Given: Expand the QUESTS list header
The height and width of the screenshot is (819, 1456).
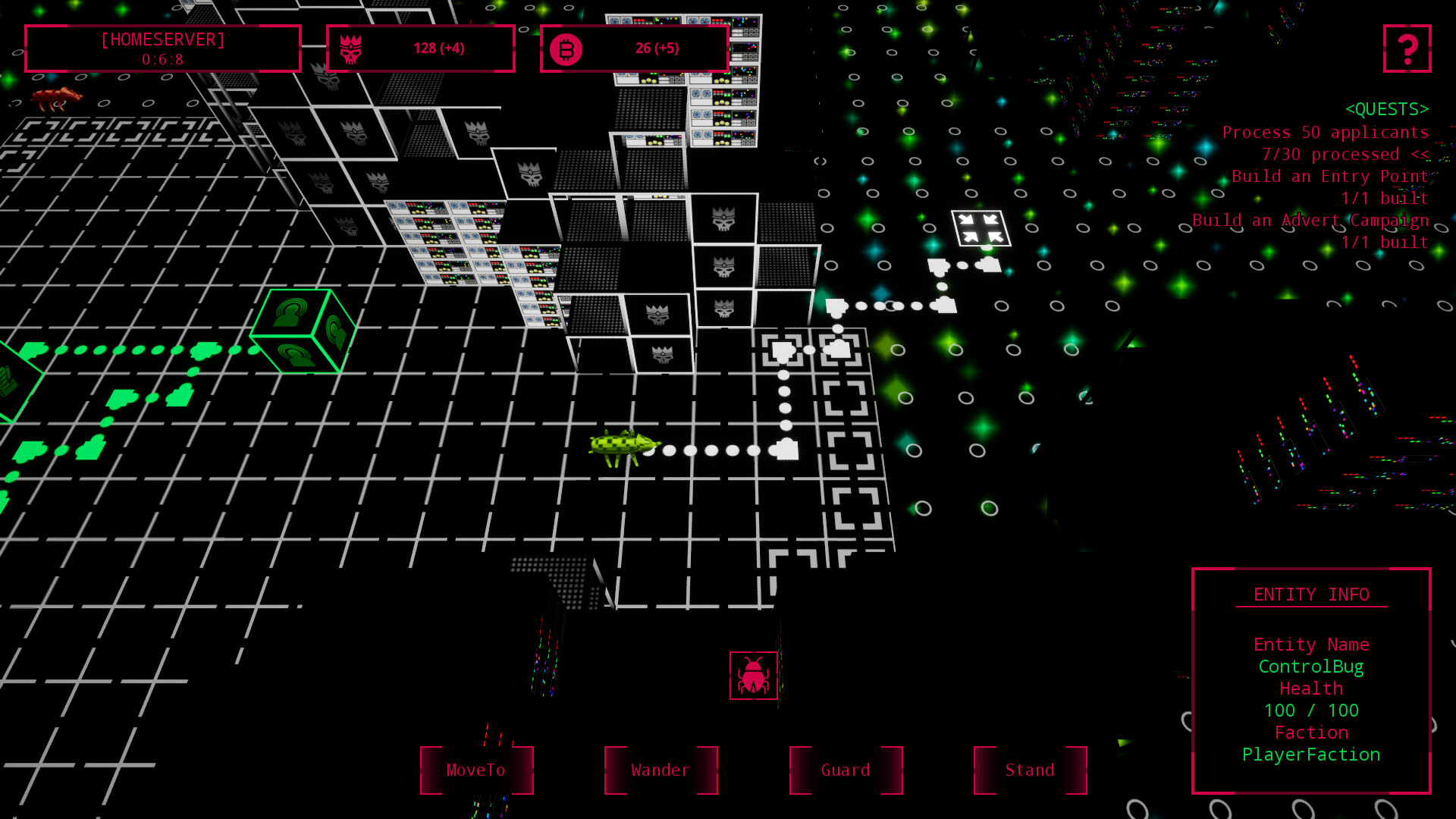Looking at the screenshot, I should 1387,108.
